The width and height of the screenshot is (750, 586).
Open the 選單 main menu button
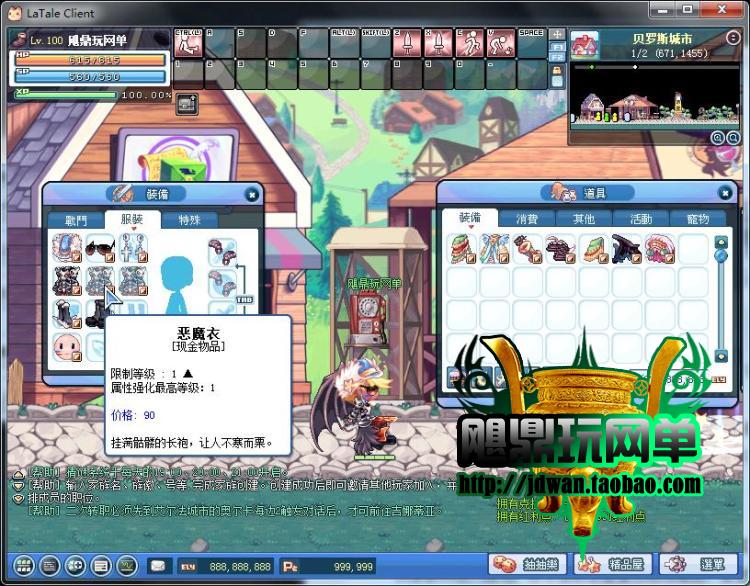point(701,565)
